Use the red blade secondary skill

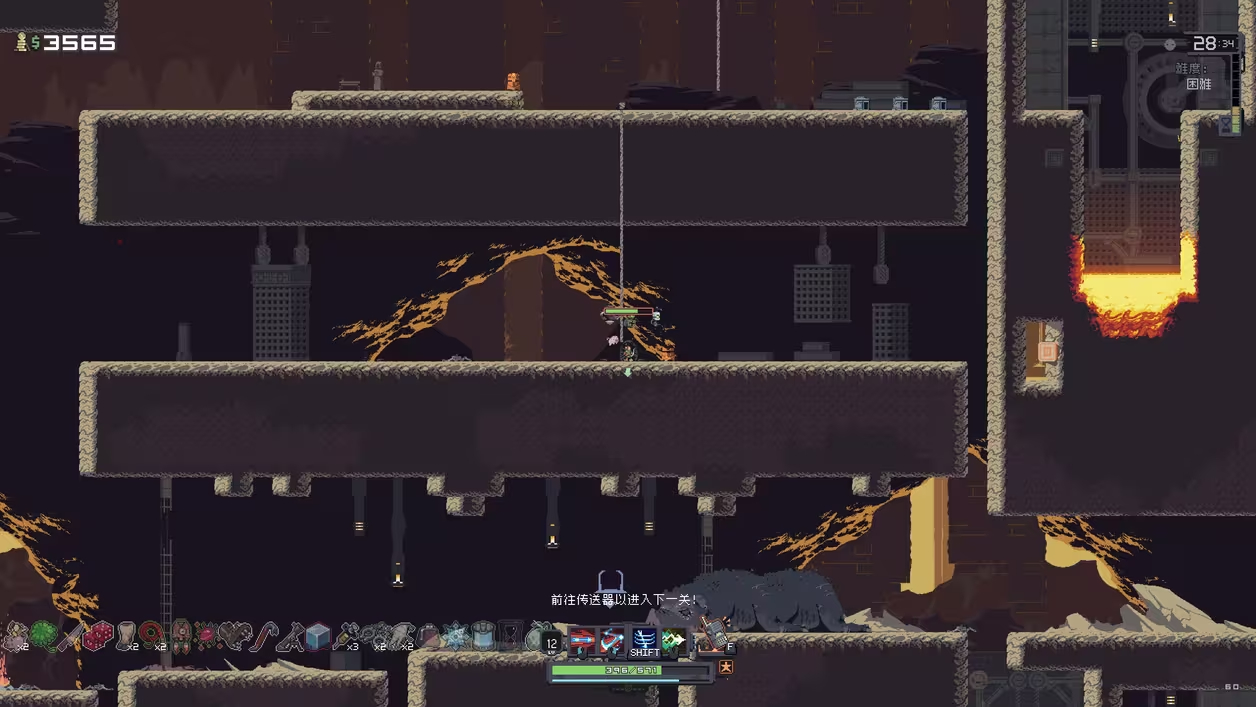tap(612, 640)
